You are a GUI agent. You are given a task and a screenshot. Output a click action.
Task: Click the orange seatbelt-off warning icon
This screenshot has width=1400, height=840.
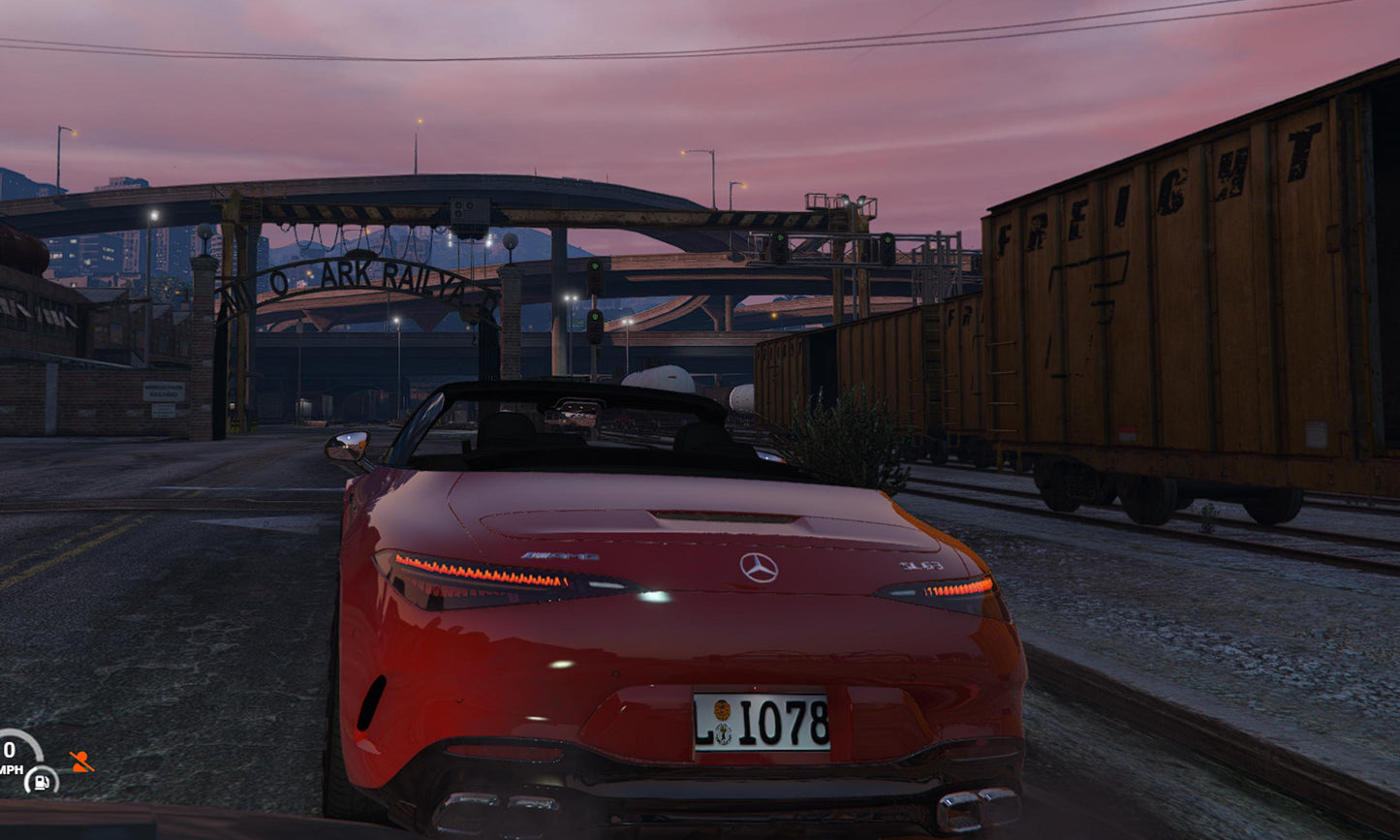[x=81, y=762]
